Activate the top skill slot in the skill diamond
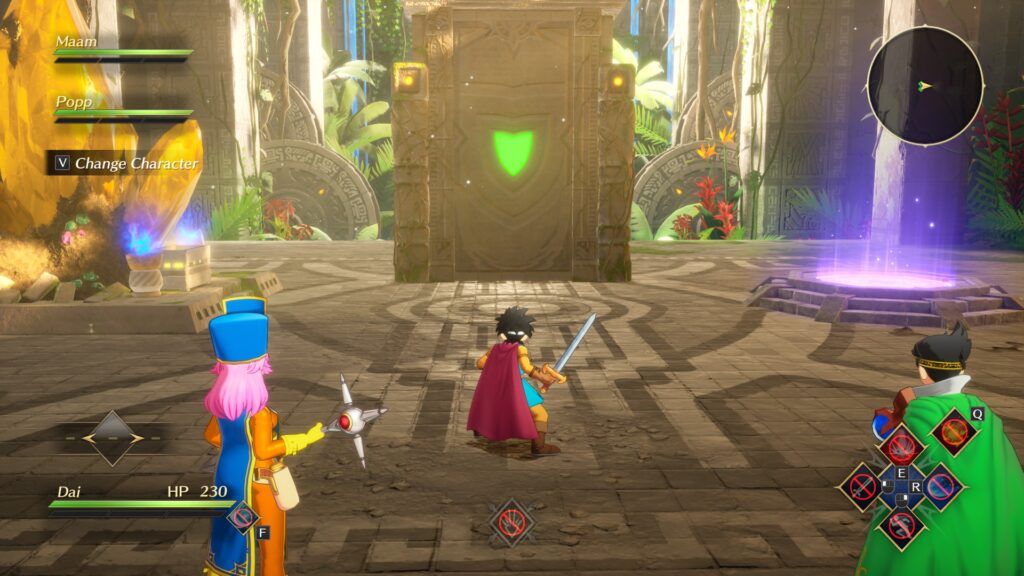This screenshot has width=1024, height=576. click(x=901, y=444)
